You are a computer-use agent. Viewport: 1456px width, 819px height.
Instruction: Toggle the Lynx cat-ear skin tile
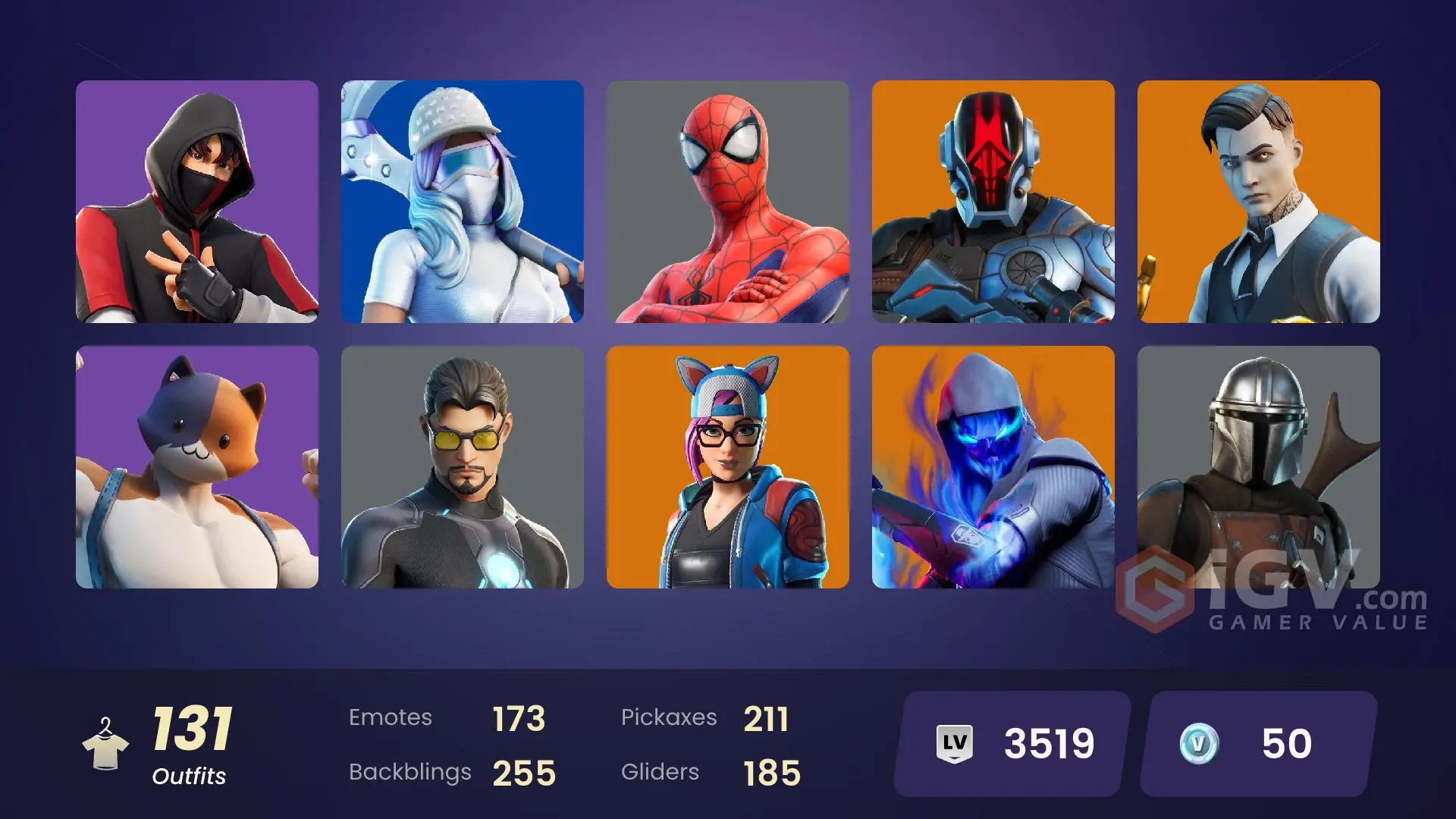(x=728, y=468)
